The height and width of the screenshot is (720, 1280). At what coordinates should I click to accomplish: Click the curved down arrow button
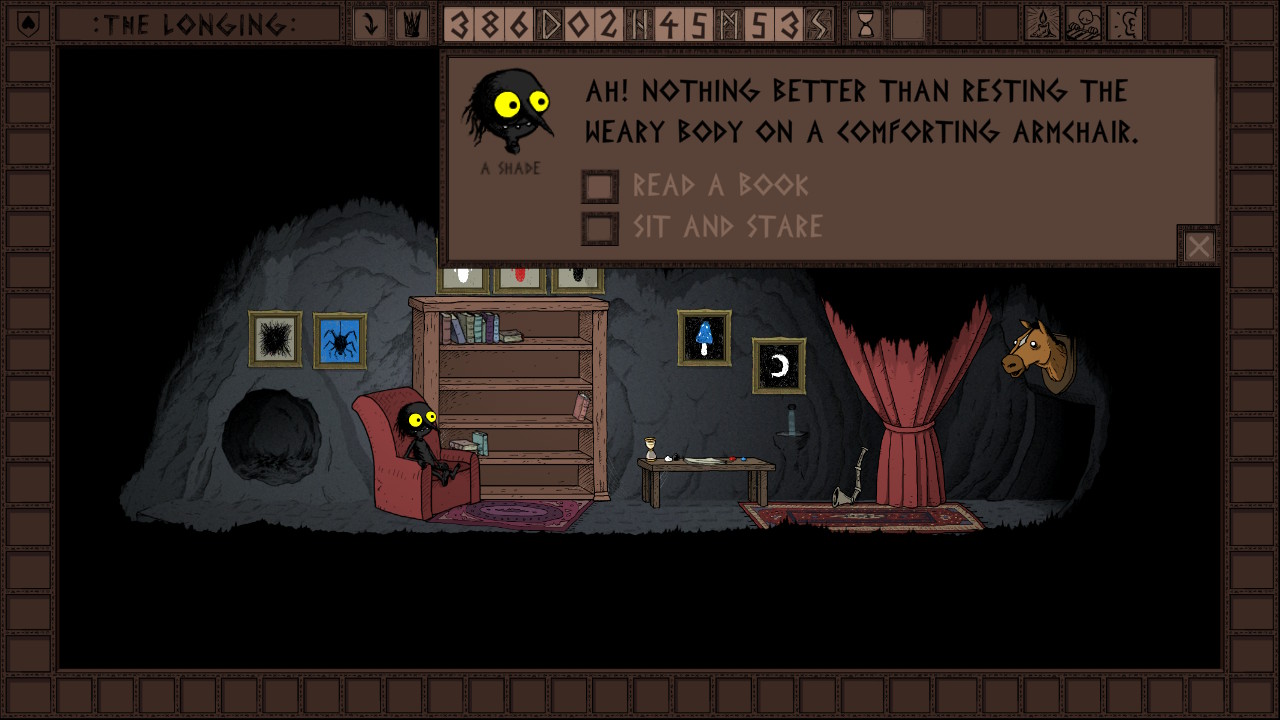pyautogui.click(x=370, y=24)
